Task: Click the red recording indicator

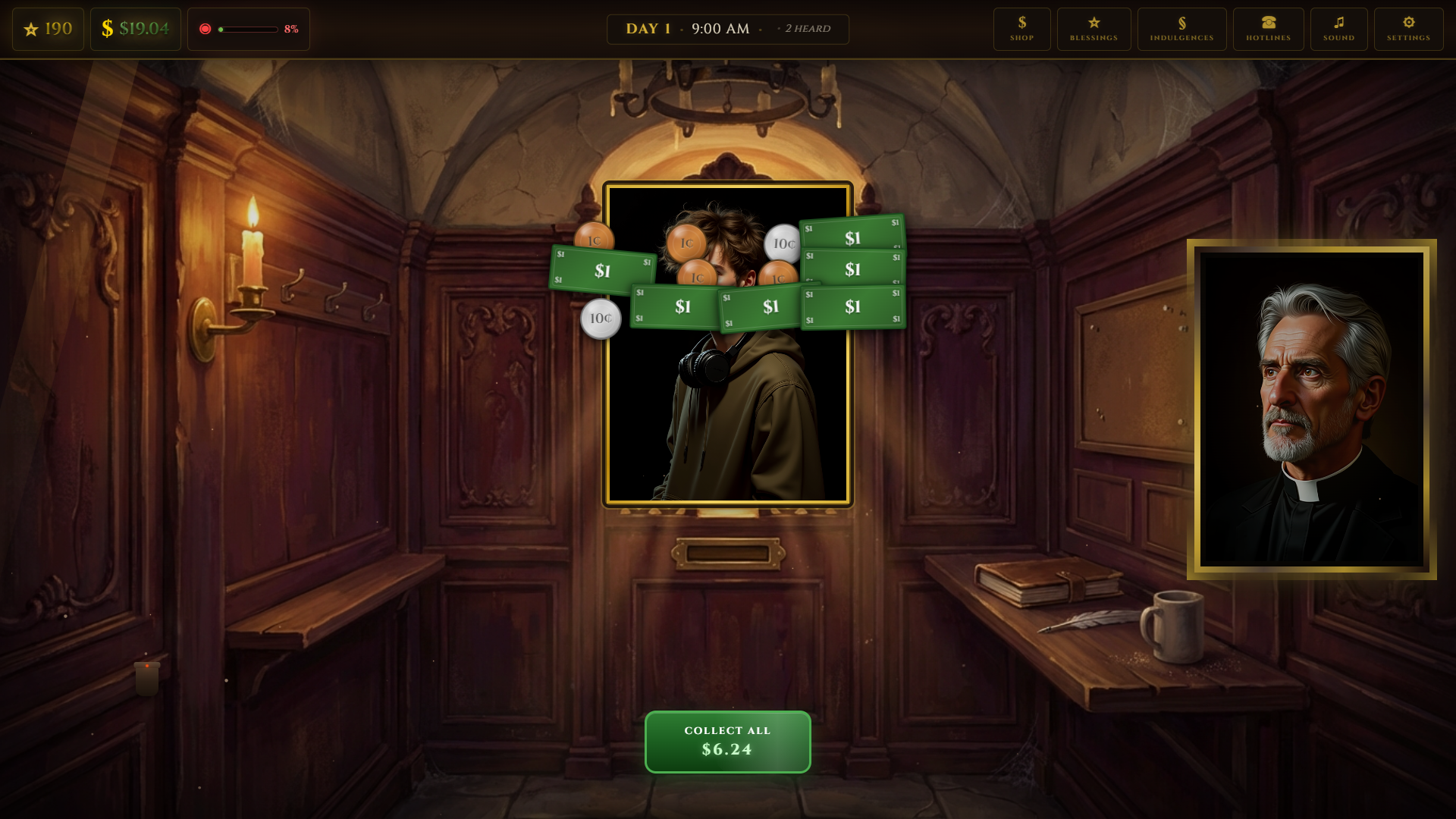Action: tap(205, 28)
